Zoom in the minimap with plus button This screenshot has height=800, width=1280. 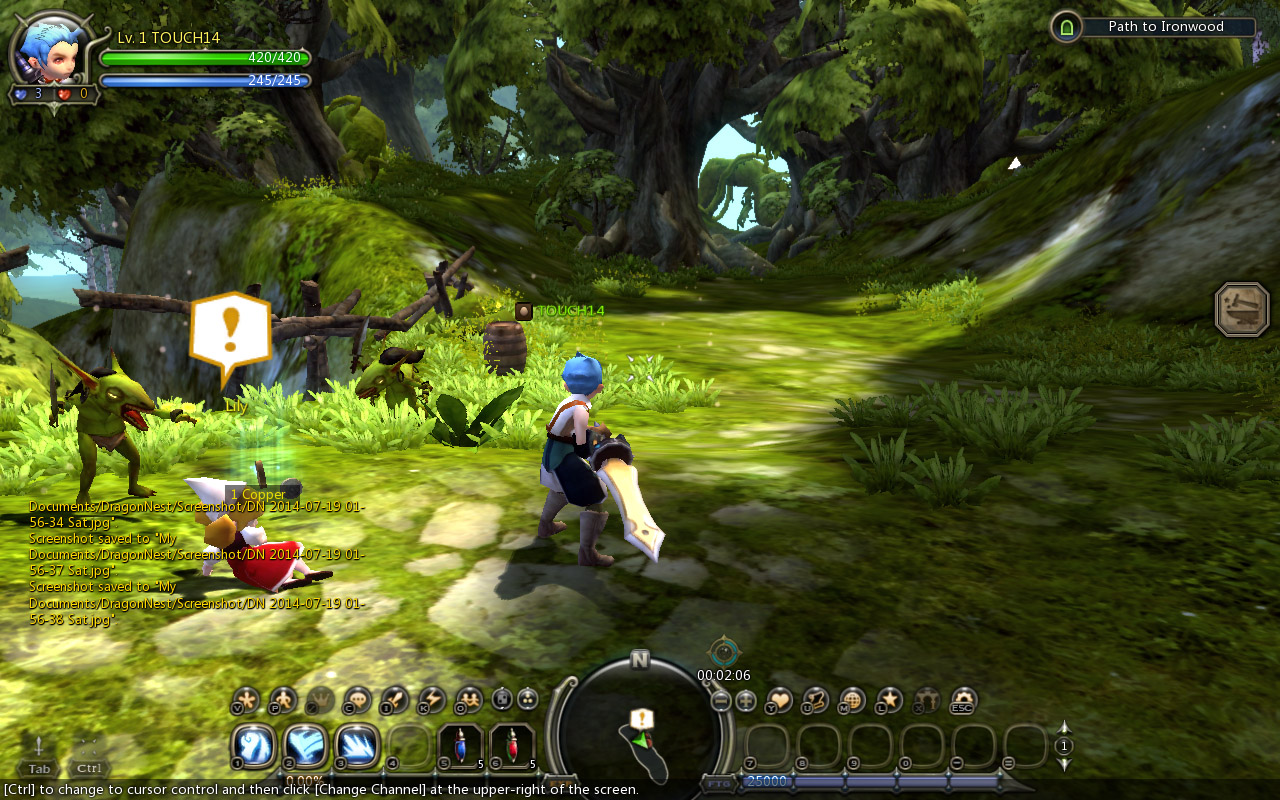click(x=746, y=701)
